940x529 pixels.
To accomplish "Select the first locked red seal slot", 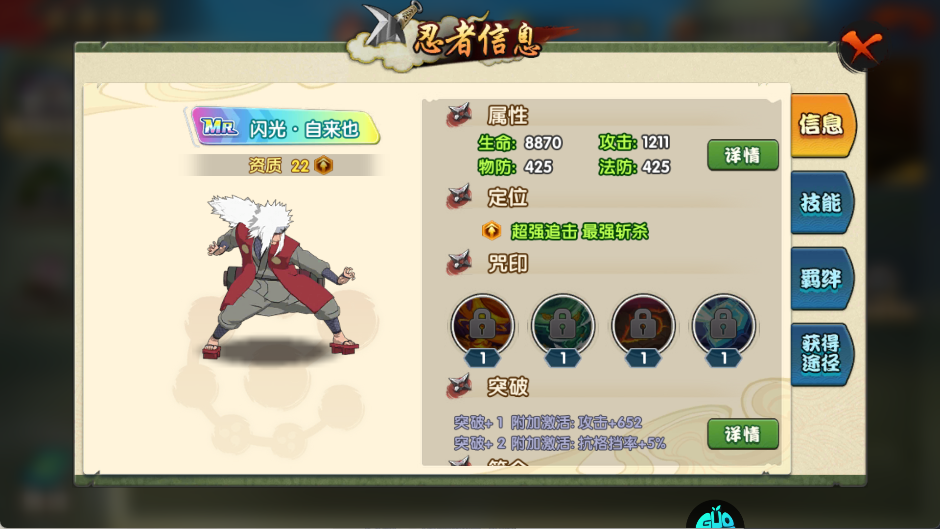I will tap(483, 324).
